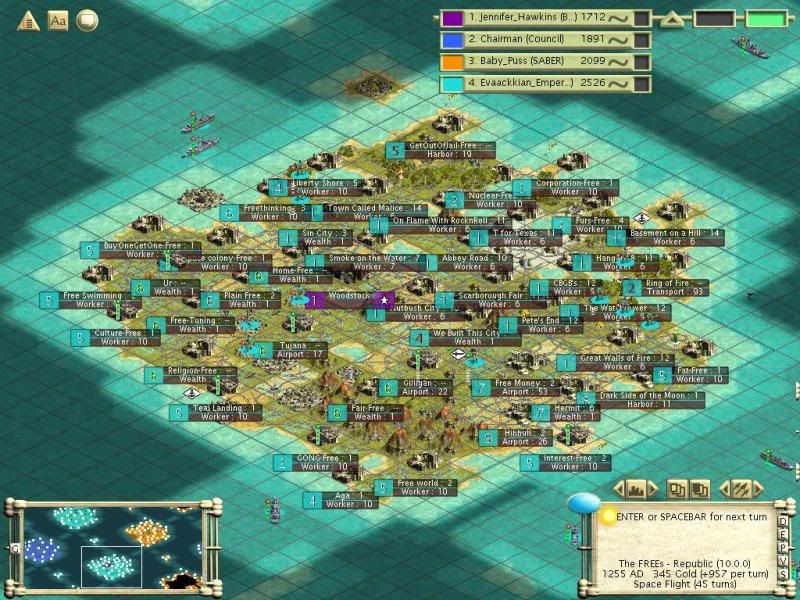Open the pyramid main menu icon

pyautogui.click(x=27, y=19)
